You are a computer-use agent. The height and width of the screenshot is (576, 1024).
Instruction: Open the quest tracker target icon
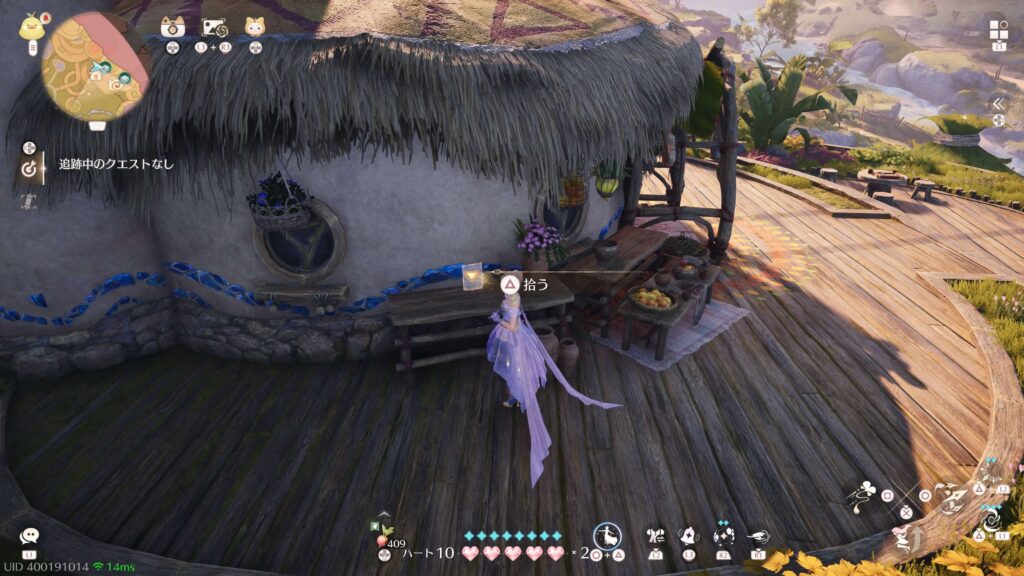30,169
